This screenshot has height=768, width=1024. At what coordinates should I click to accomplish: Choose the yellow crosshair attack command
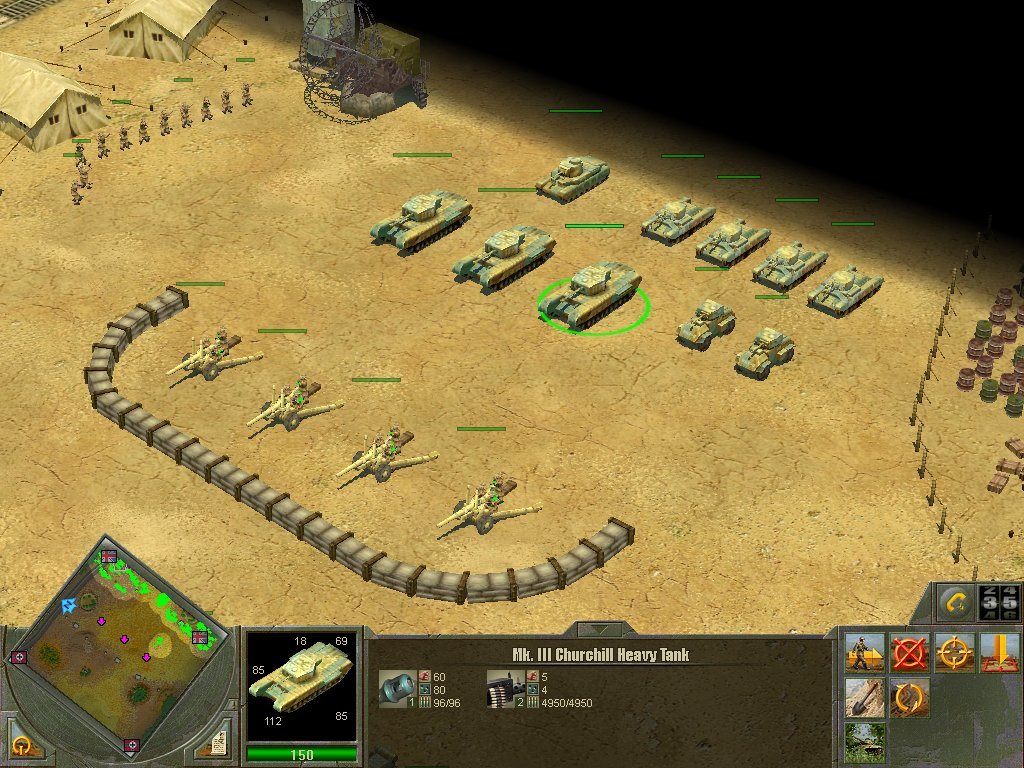point(954,653)
